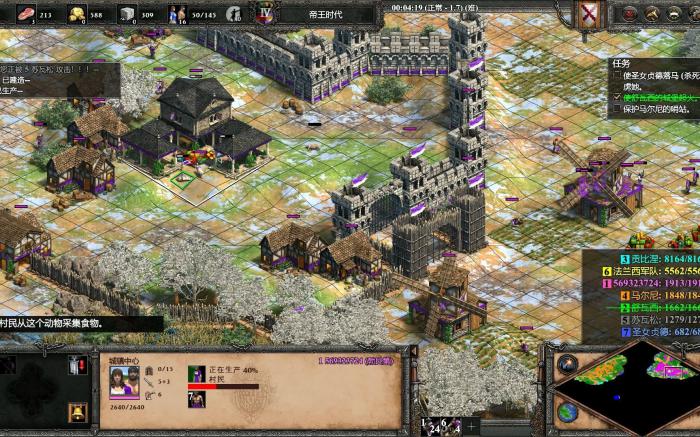700x437 pixels.
Task: Open the civilization flag banner
Action: coord(590,15)
